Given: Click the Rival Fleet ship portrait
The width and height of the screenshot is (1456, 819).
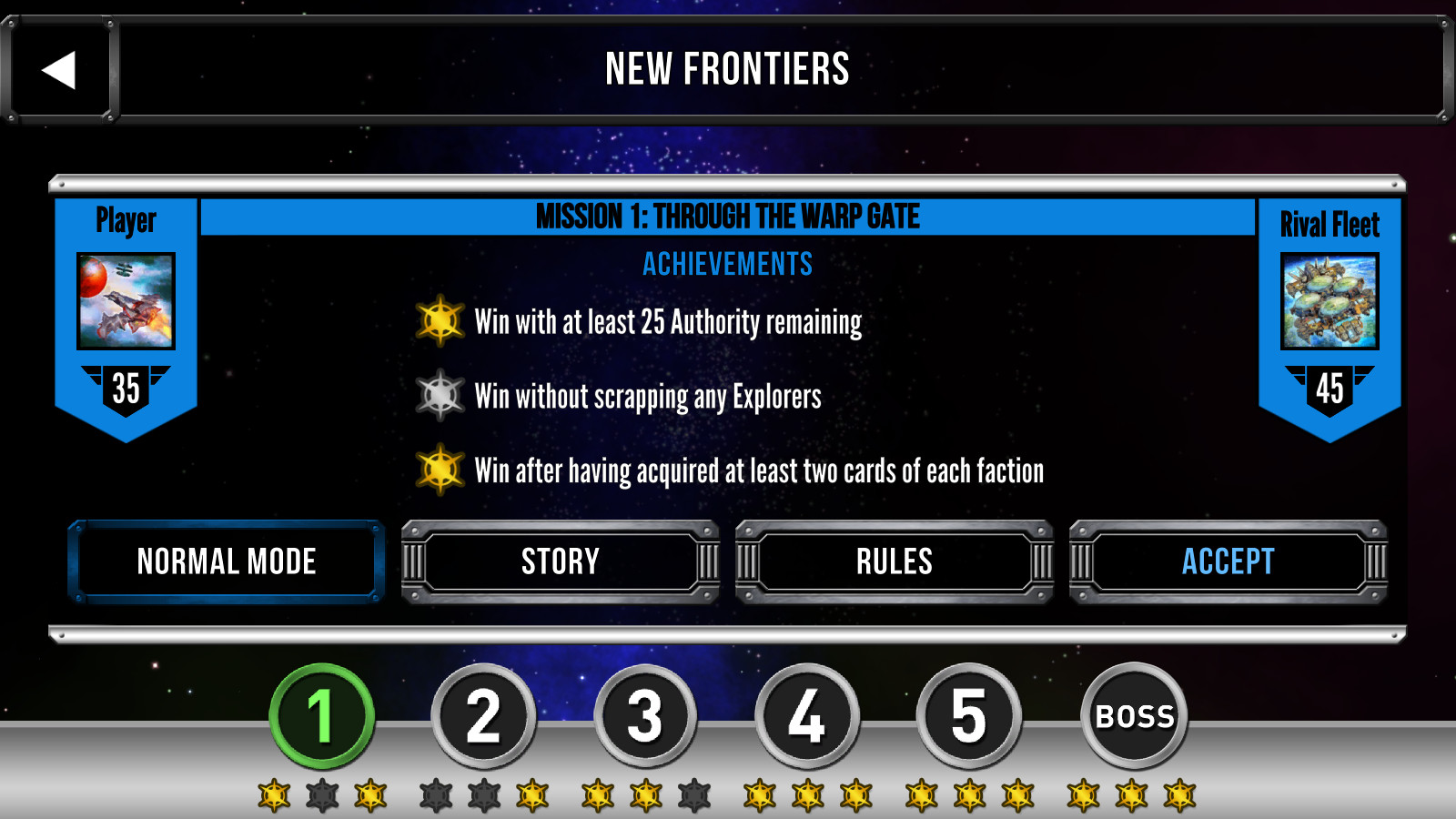Looking at the screenshot, I should pos(1329,300).
